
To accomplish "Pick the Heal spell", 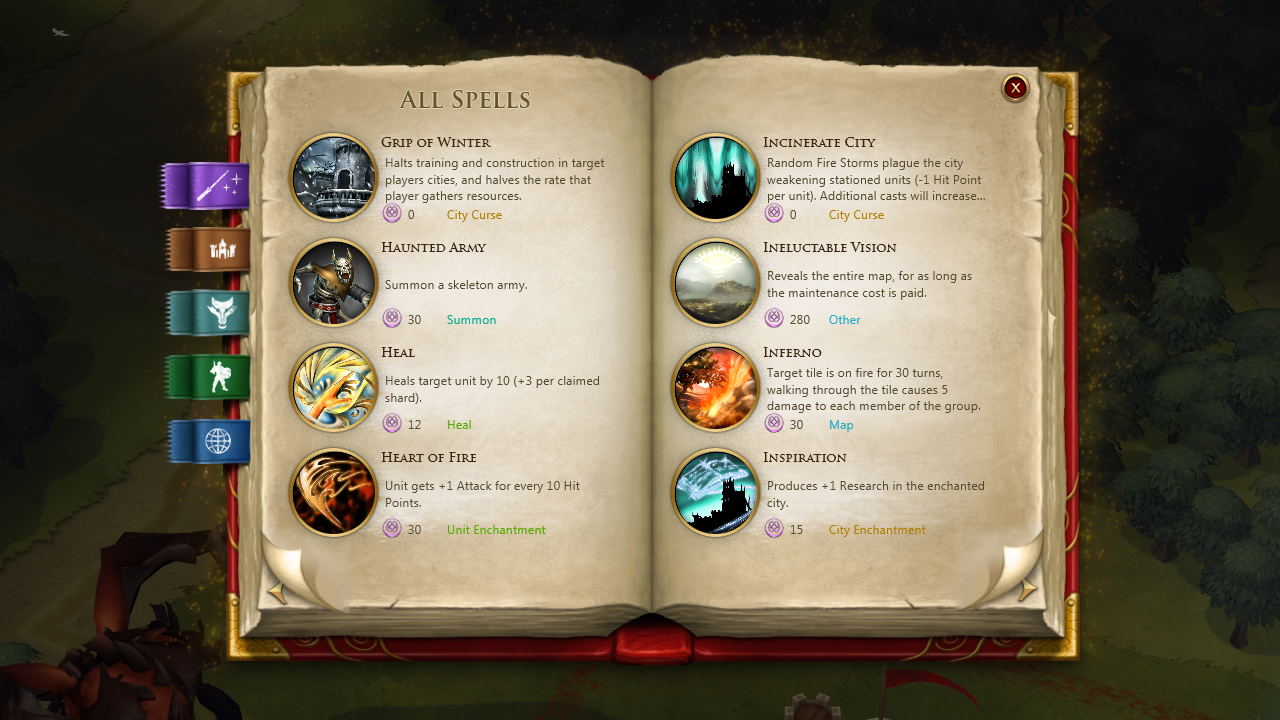I will [x=334, y=388].
